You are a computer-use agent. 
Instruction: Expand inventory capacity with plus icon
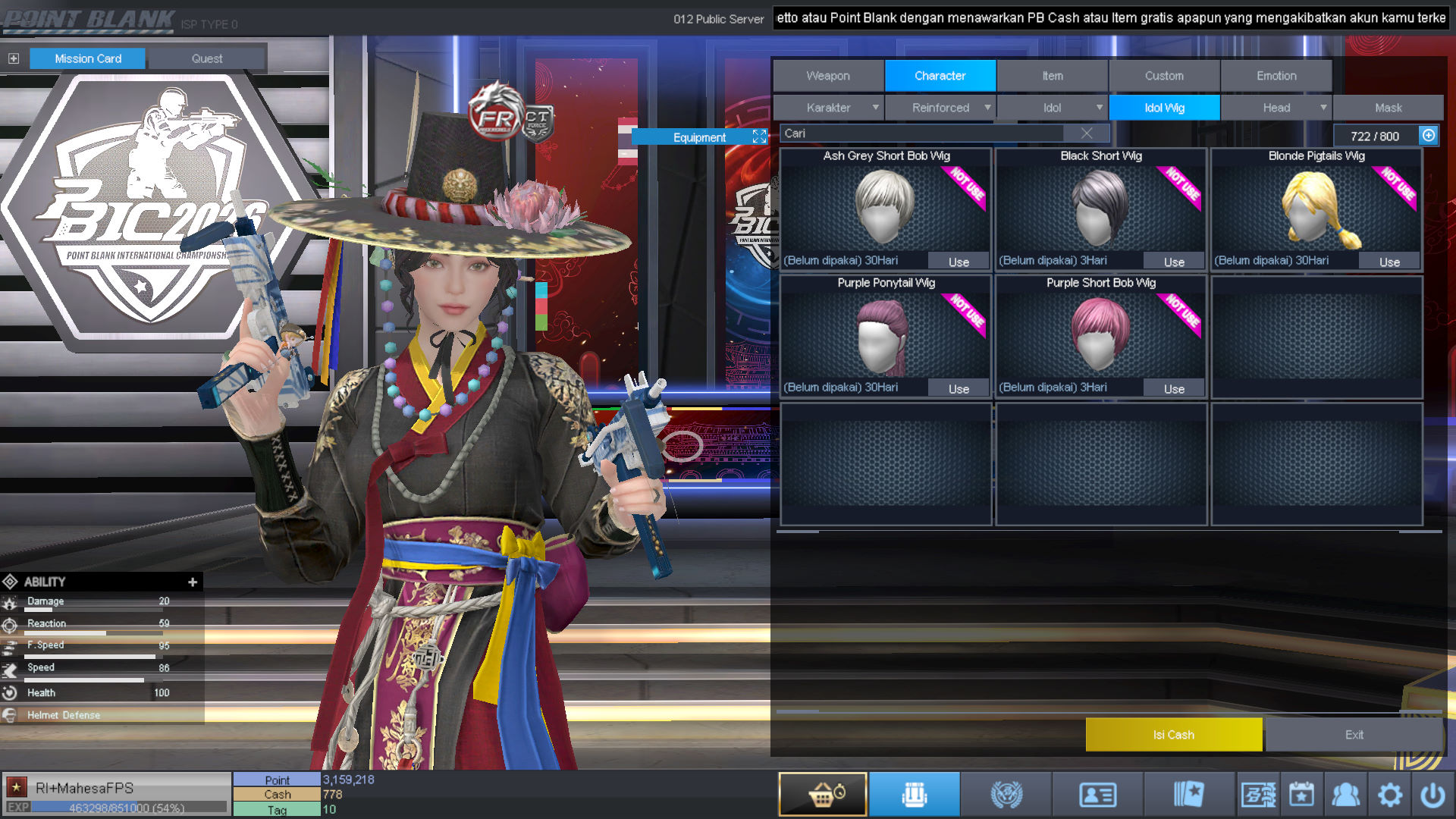[x=1429, y=135]
